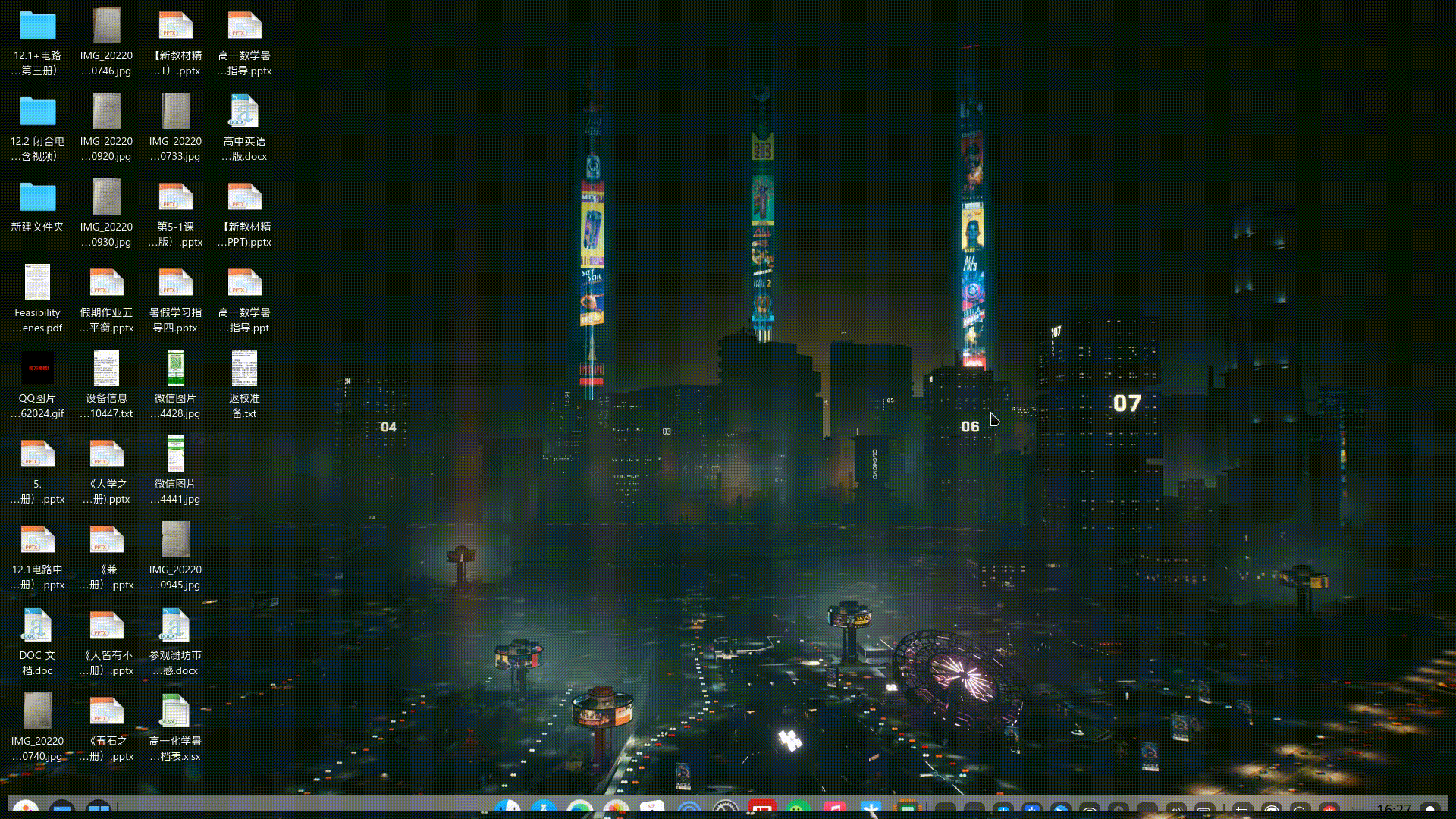Open the 参观潍坊市 docx document

pyautogui.click(x=175, y=626)
